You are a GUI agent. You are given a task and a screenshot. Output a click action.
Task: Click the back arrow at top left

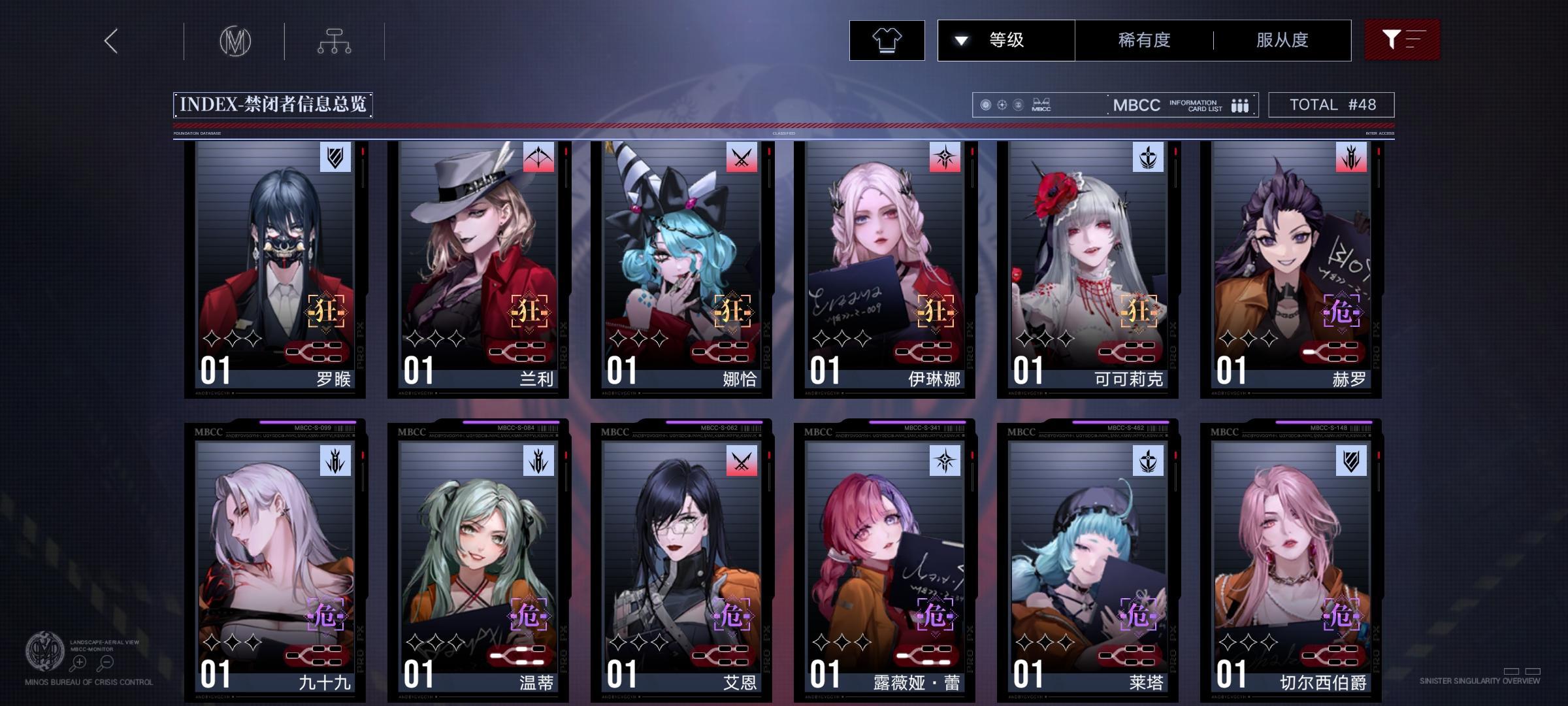[110, 41]
